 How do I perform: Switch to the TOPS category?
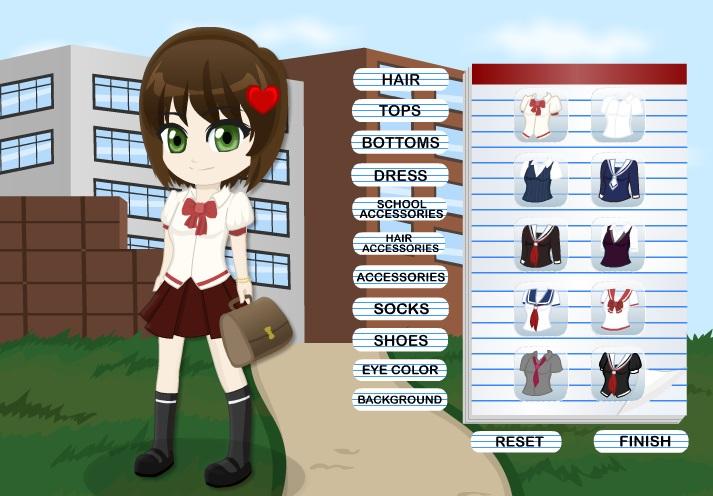pyautogui.click(x=400, y=110)
